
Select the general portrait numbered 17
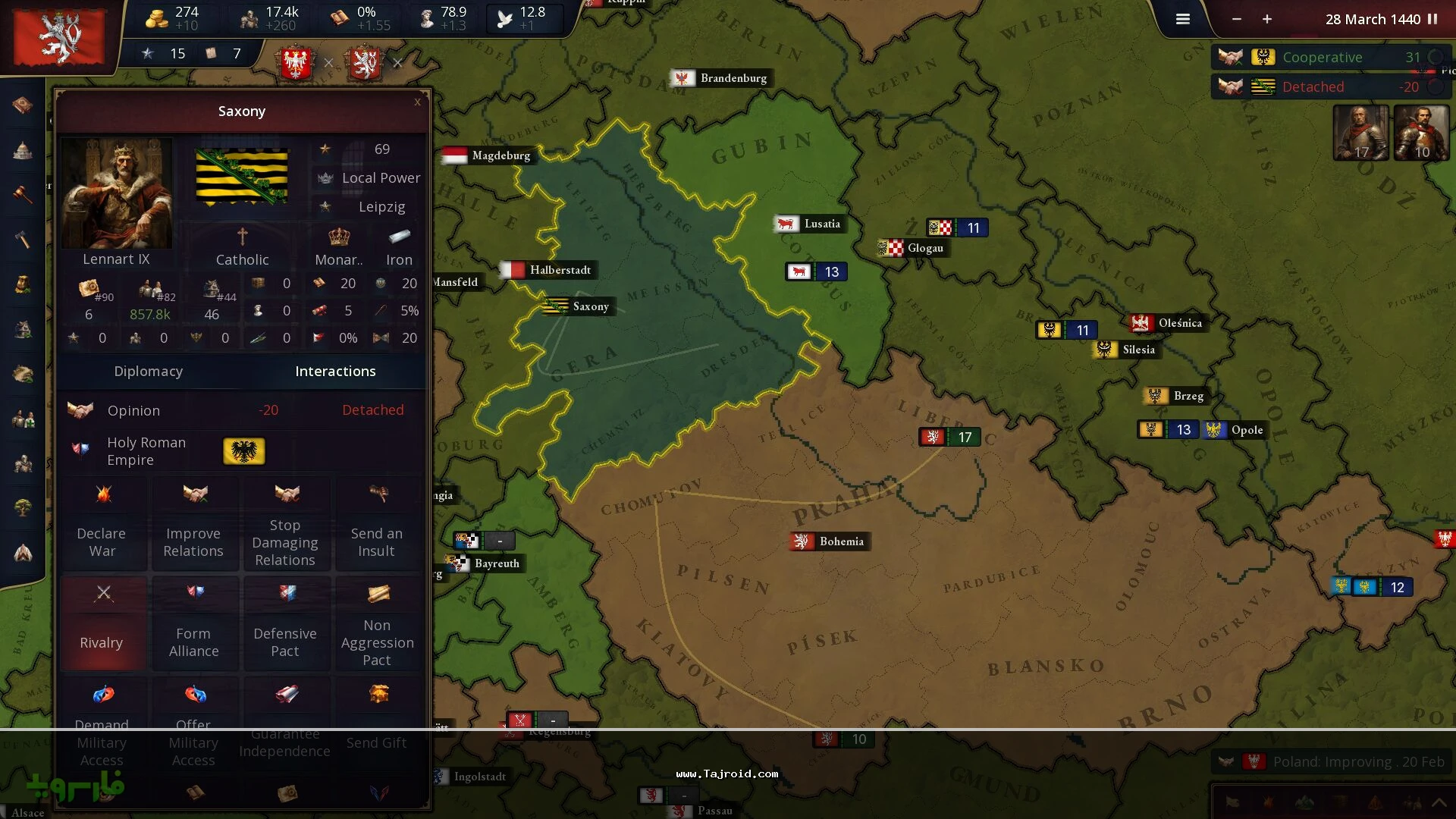pyautogui.click(x=1361, y=133)
